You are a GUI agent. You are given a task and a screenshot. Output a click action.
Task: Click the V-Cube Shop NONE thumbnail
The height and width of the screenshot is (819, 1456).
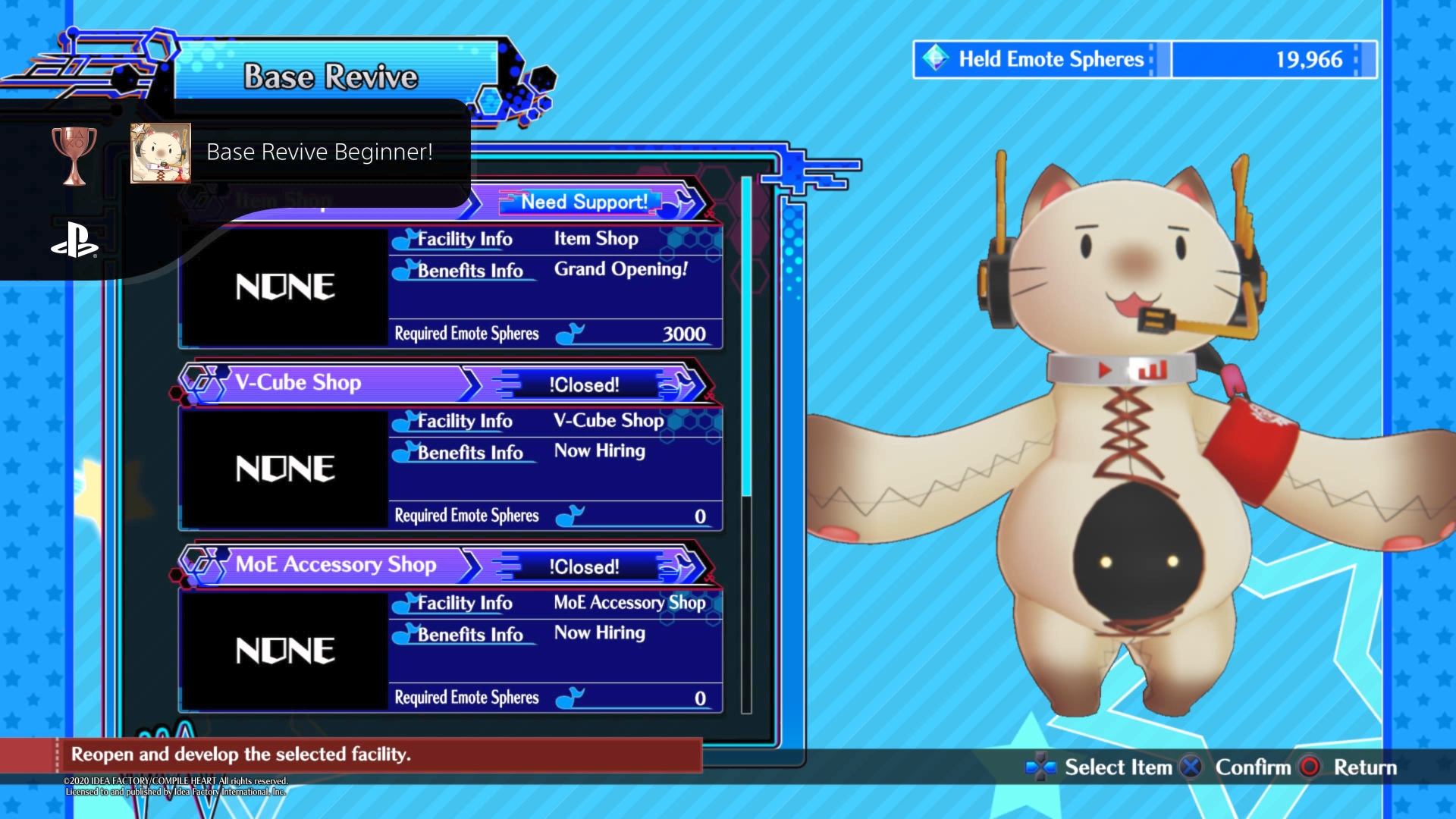[285, 469]
